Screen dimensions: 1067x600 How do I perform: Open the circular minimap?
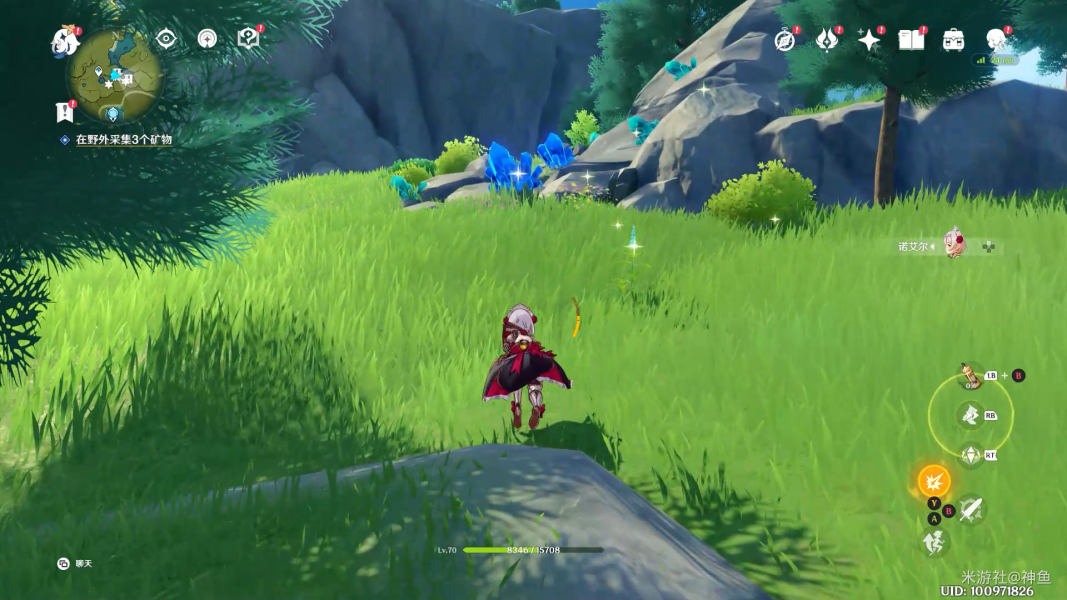115,75
